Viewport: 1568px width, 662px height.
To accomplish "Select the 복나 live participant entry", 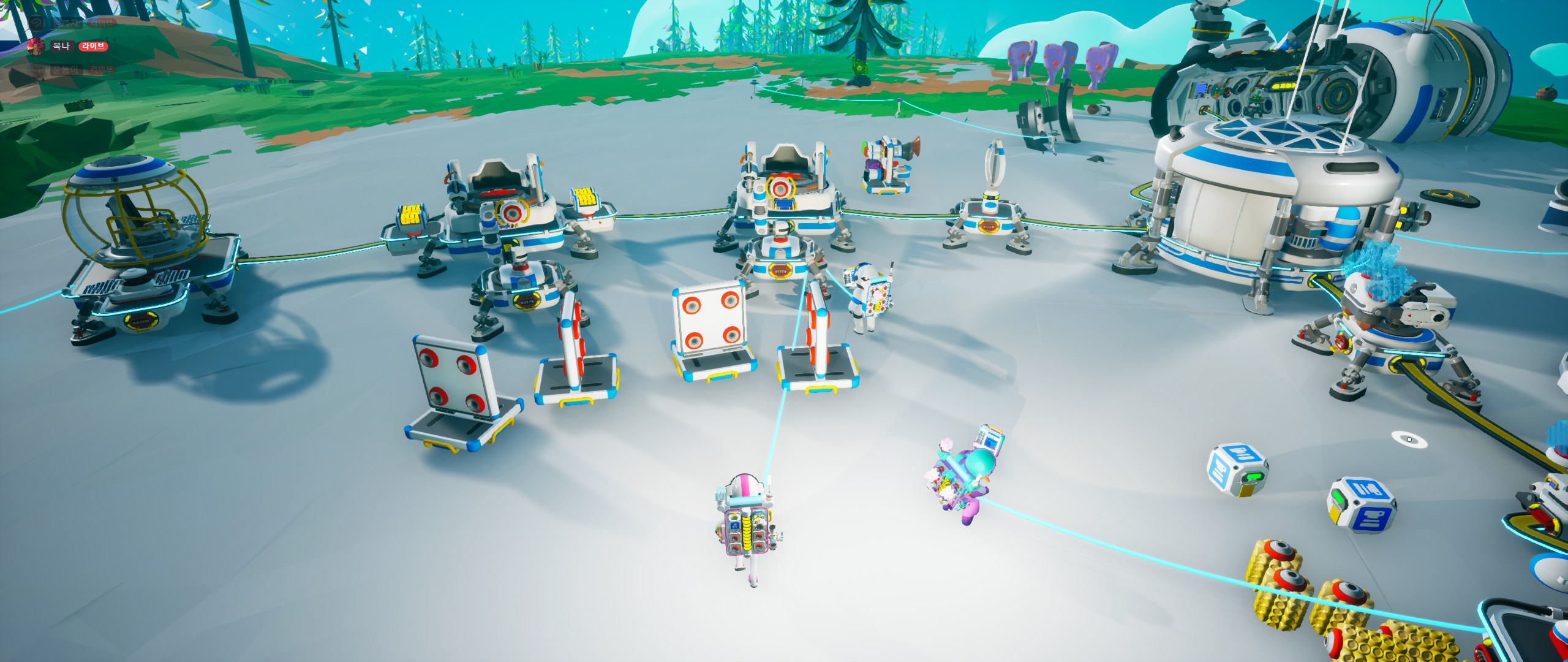I will click(61, 47).
